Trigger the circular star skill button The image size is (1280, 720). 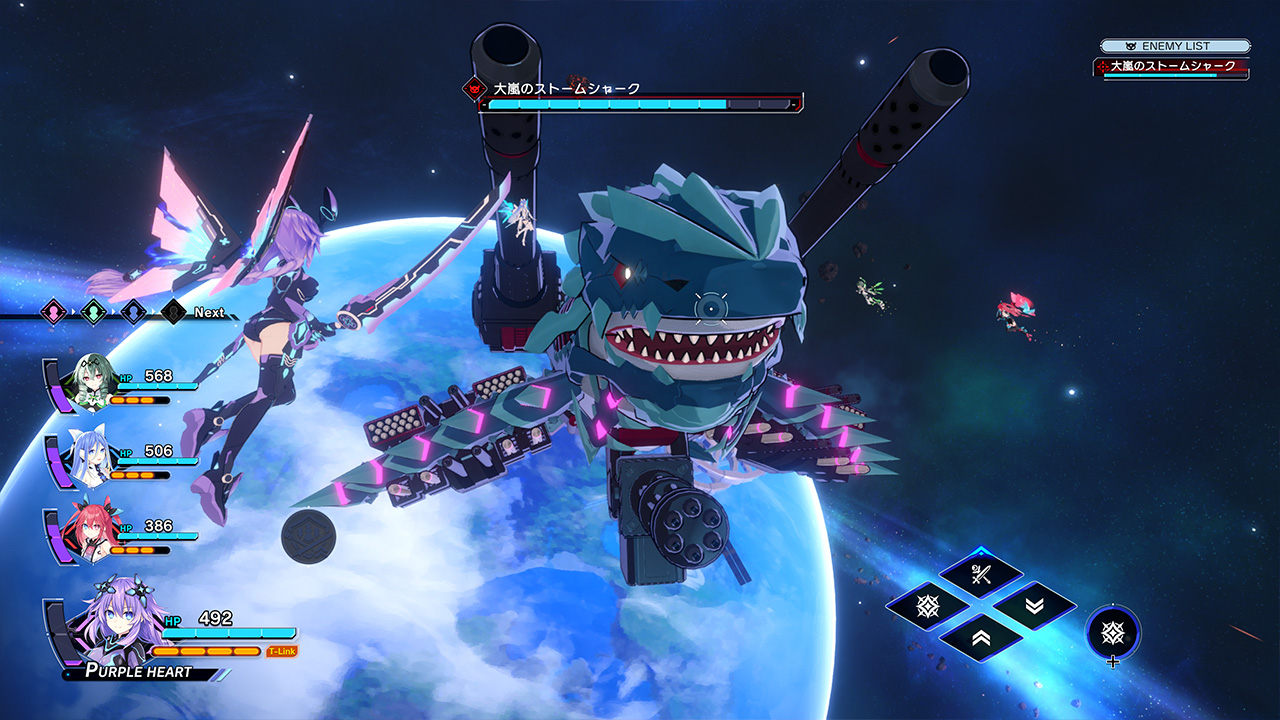[1113, 632]
